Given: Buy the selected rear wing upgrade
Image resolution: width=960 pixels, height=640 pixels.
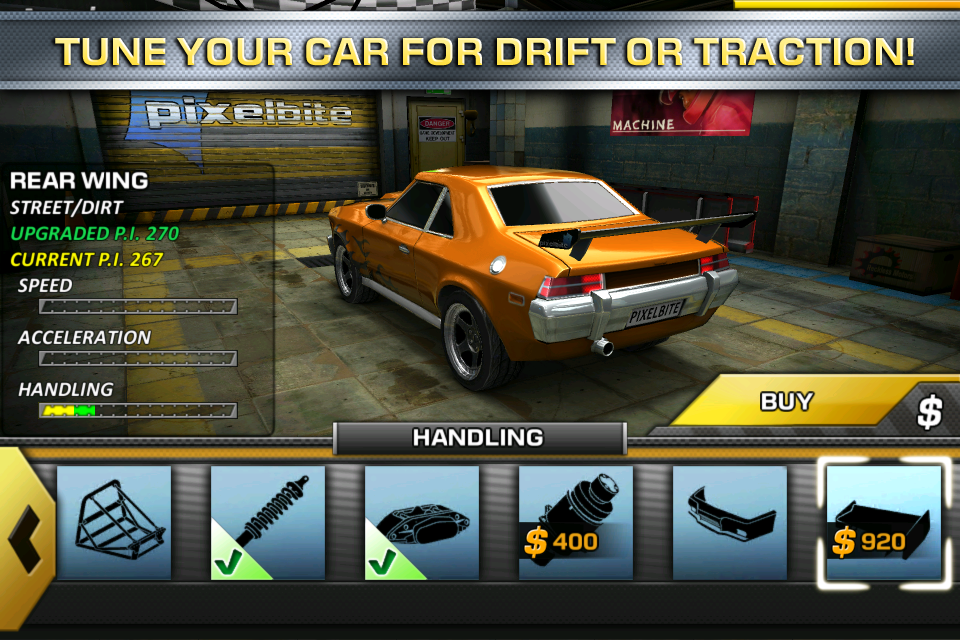Looking at the screenshot, I should pos(800,402).
